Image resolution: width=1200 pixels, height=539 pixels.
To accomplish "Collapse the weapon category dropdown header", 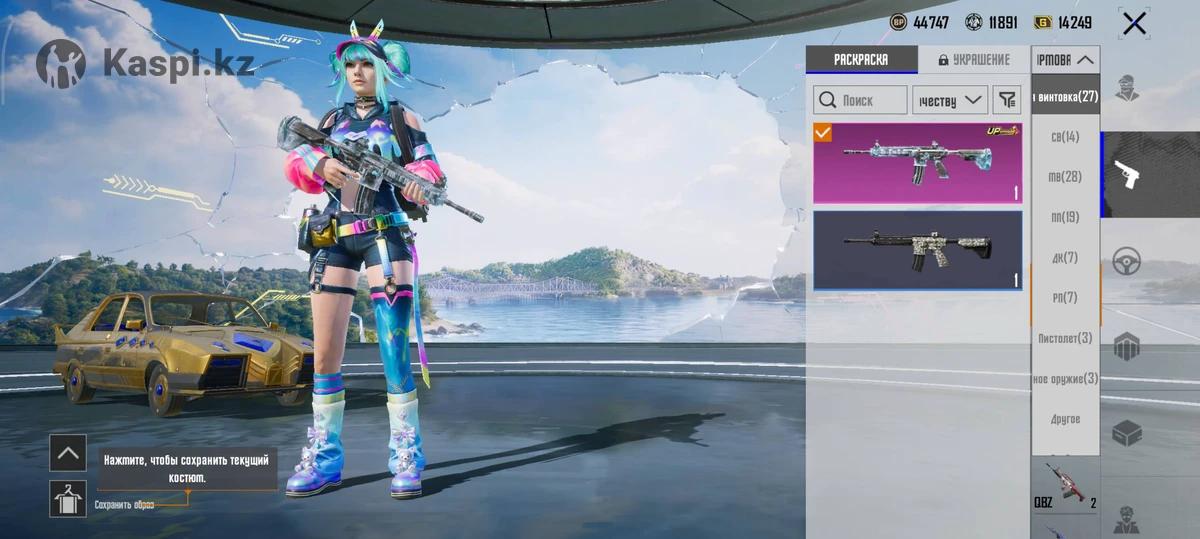I will [1065, 60].
